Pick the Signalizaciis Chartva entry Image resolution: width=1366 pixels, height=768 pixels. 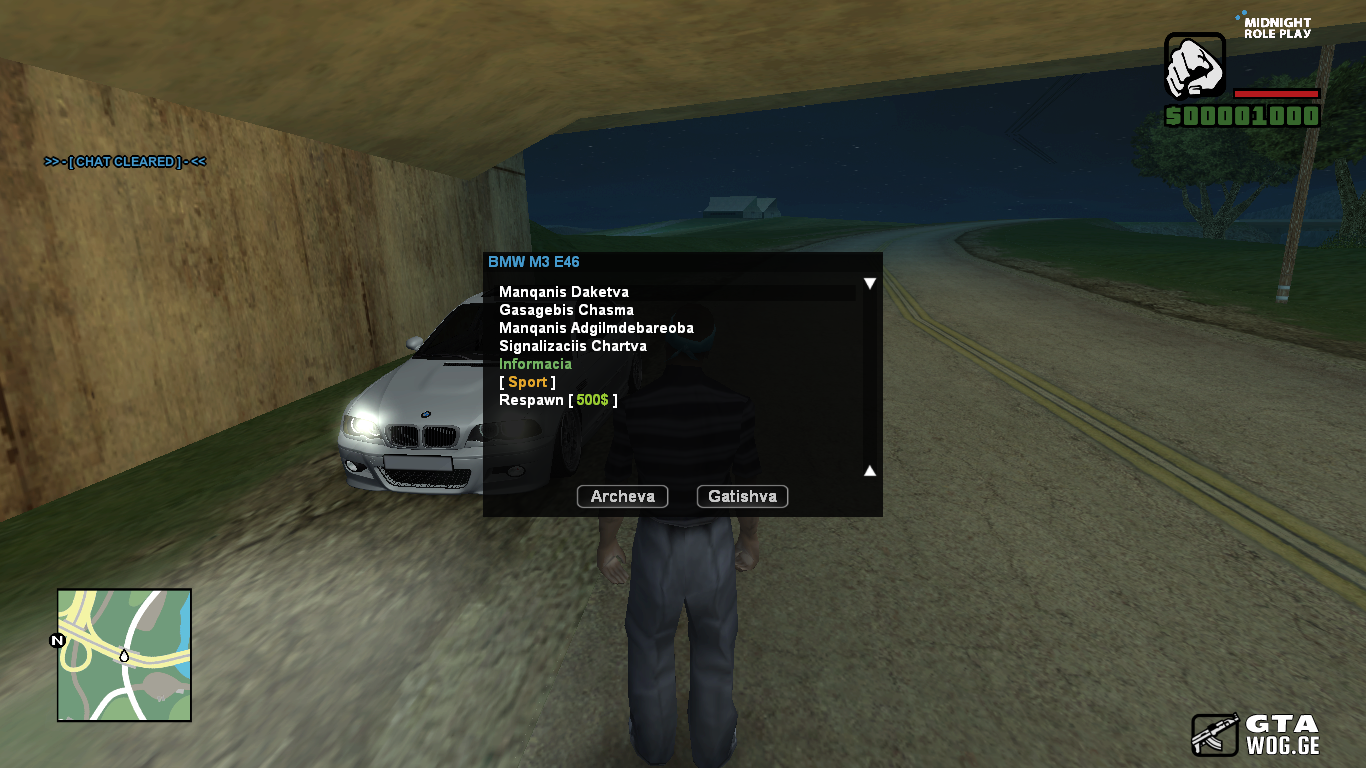[573, 346]
